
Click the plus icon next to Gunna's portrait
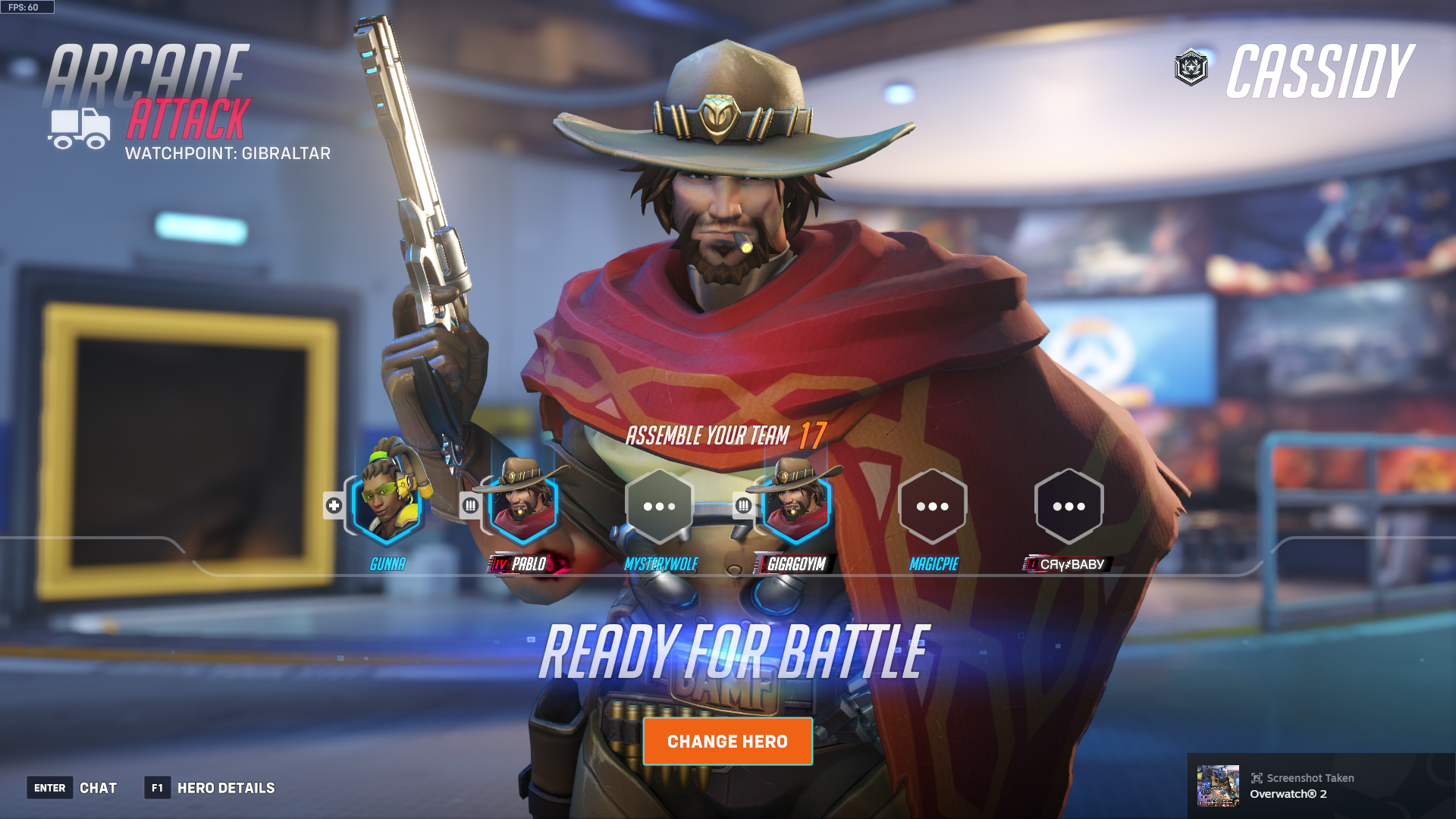tap(334, 507)
